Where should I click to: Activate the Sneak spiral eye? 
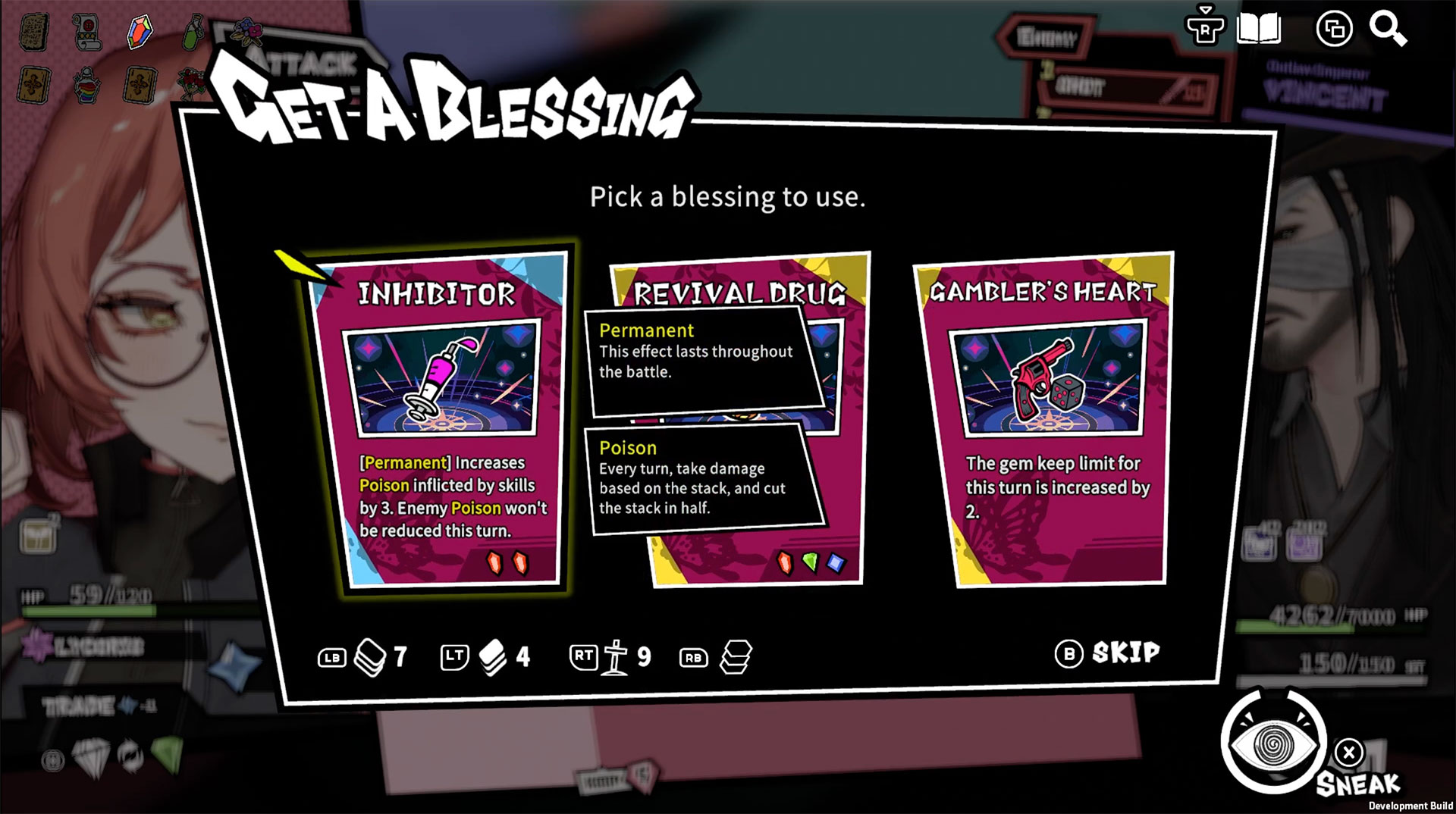[x=1274, y=744]
